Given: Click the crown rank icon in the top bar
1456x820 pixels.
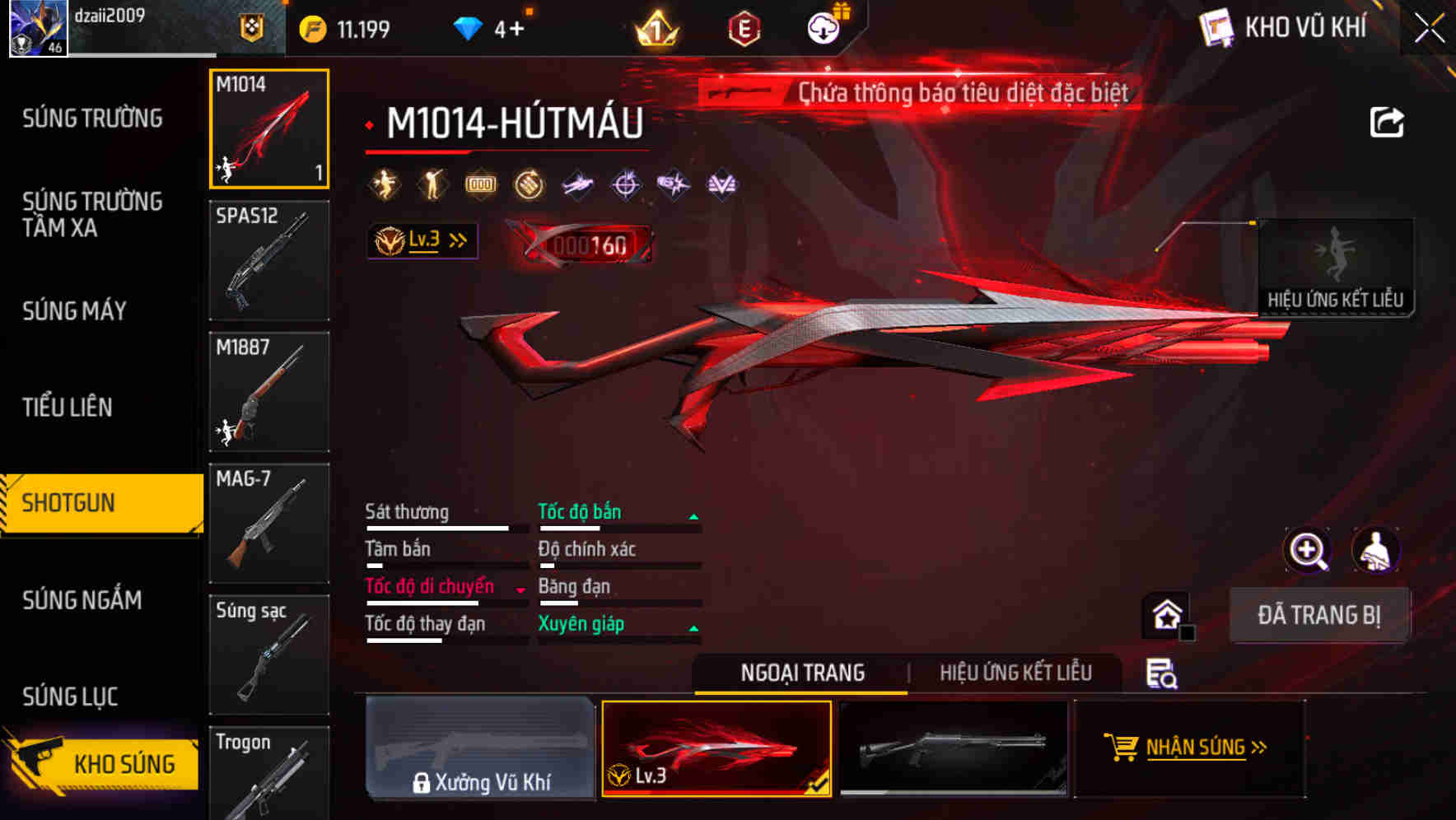Looking at the screenshot, I should (655, 27).
